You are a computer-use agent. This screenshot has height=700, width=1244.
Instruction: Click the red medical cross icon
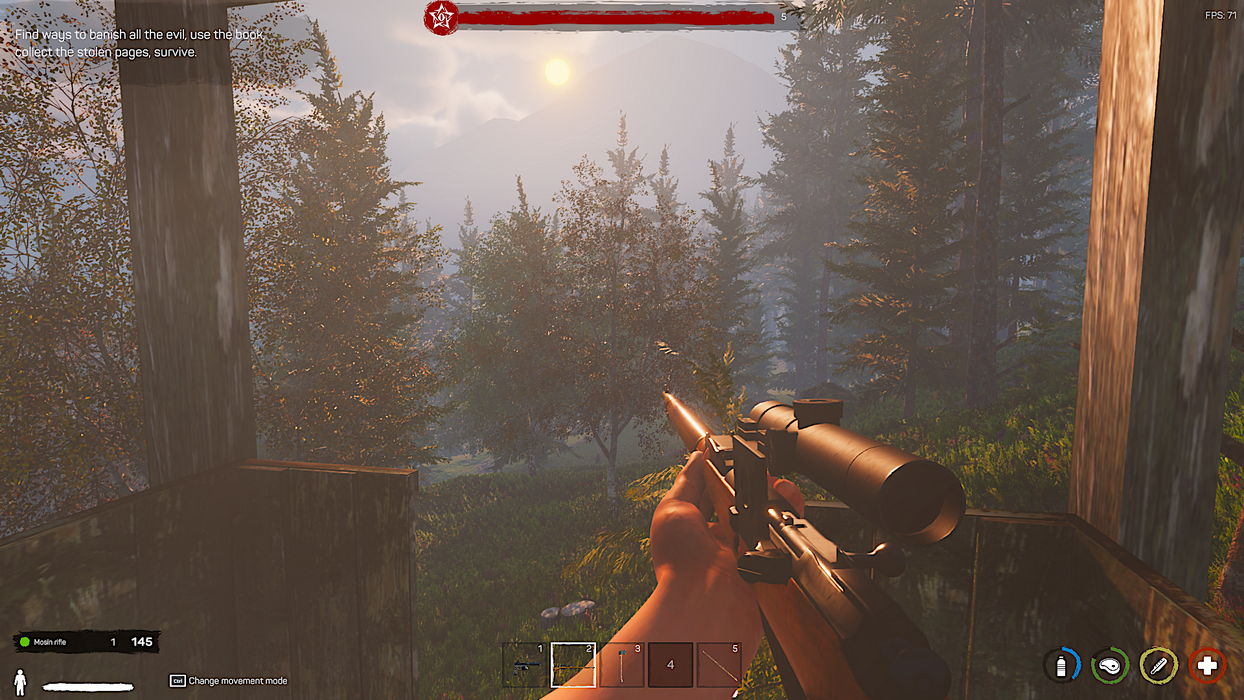pyautogui.click(x=1207, y=665)
